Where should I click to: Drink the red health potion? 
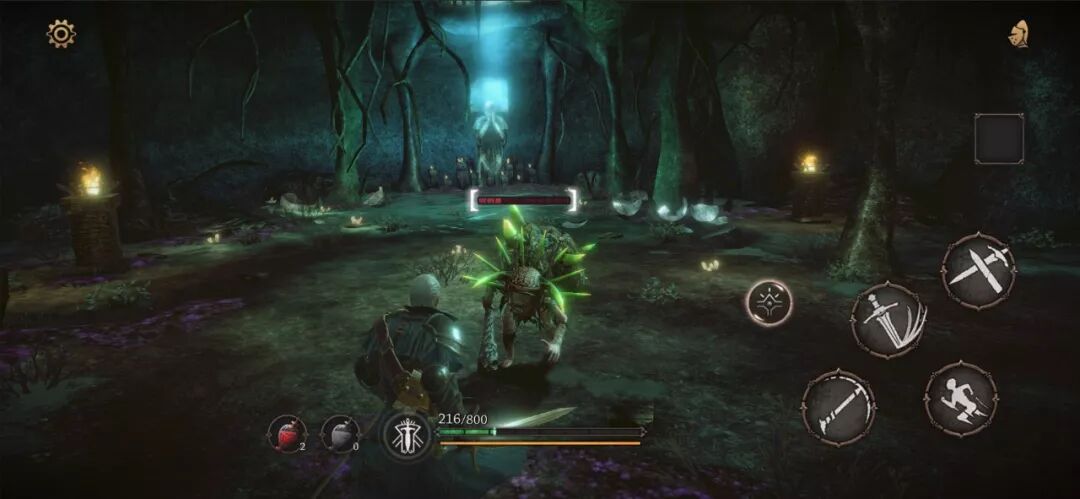[x=286, y=434]
